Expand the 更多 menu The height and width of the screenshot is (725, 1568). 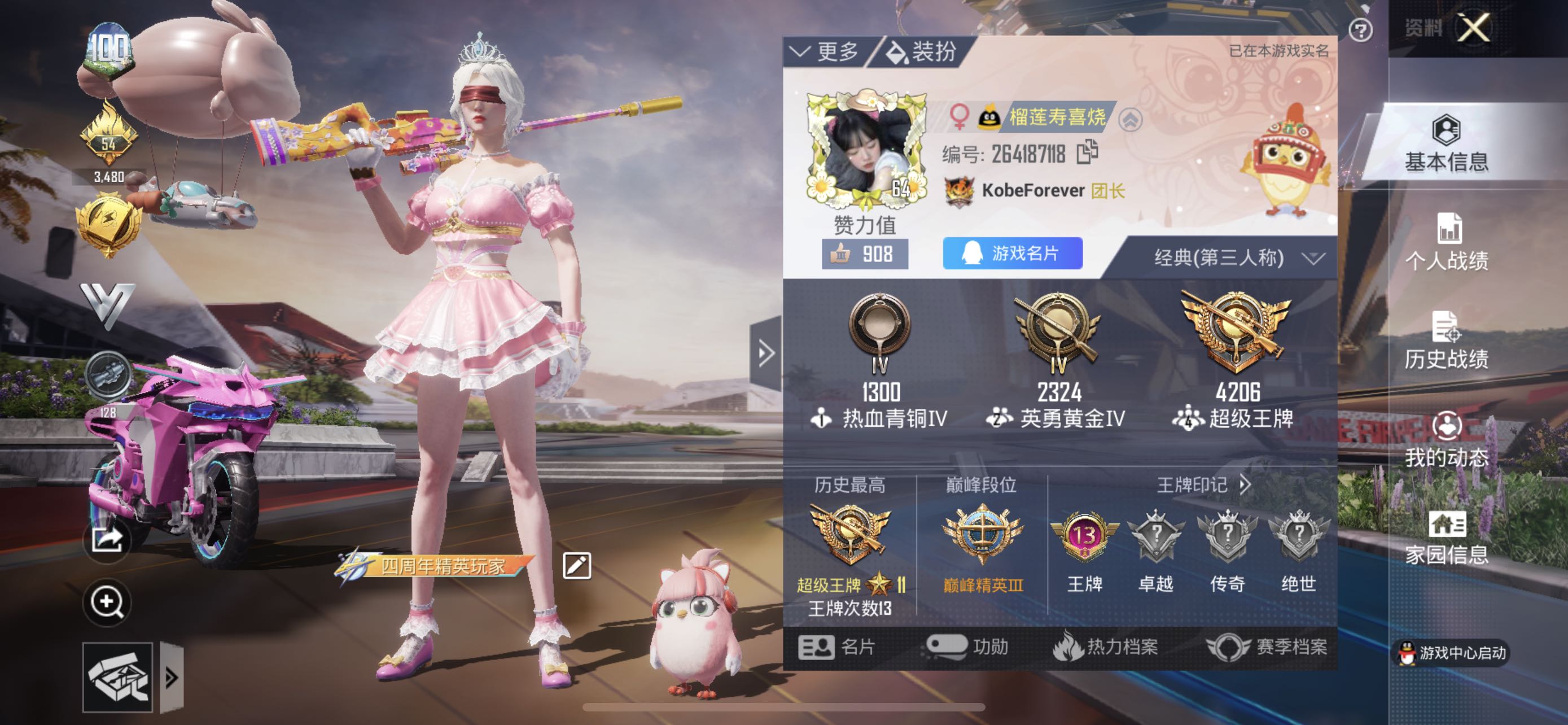(825, 52)
